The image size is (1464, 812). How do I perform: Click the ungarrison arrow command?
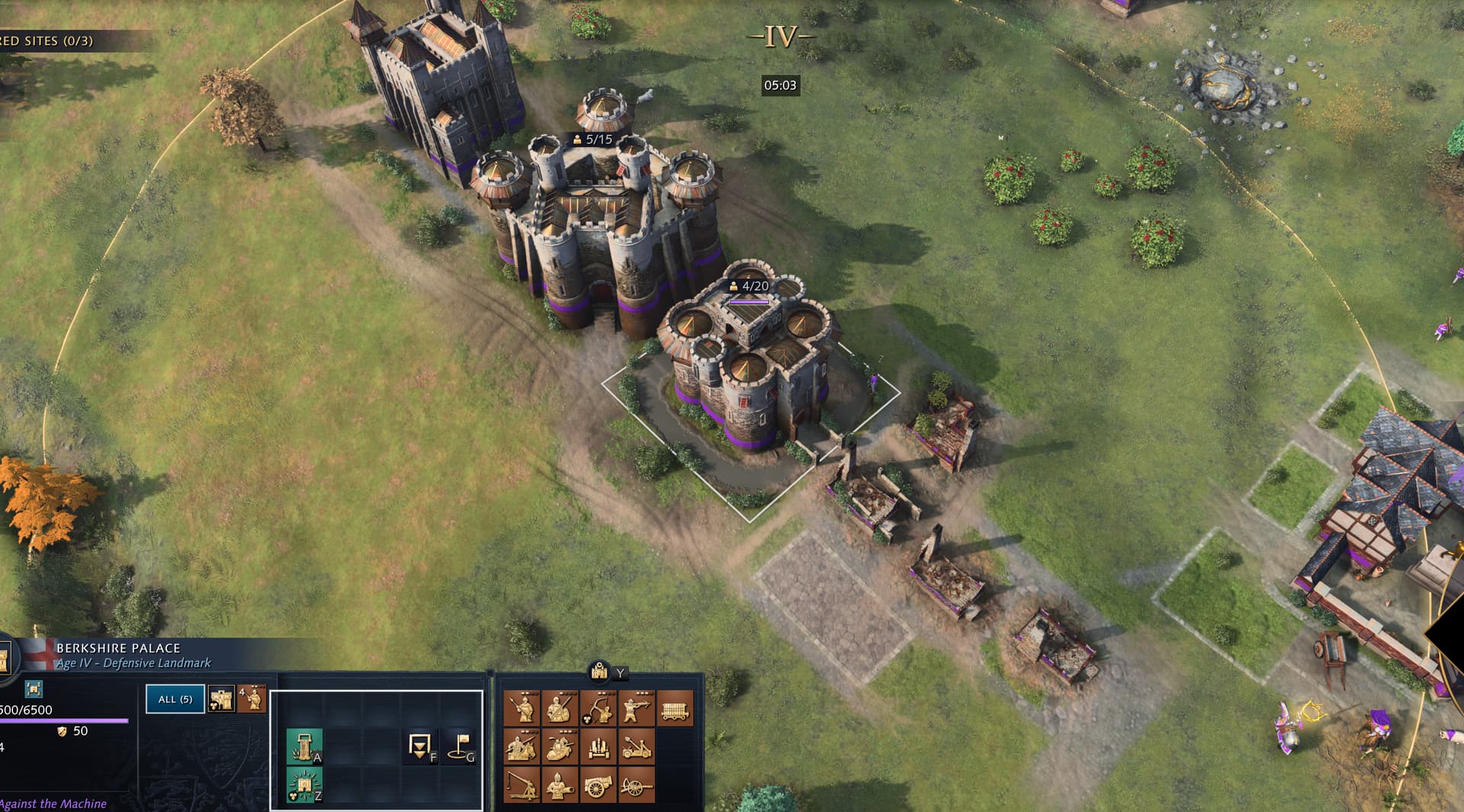420,746
